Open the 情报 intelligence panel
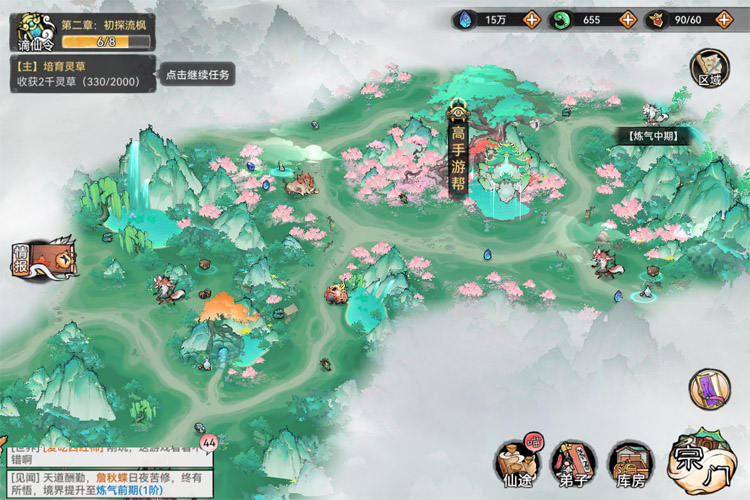 coord(42,262)
